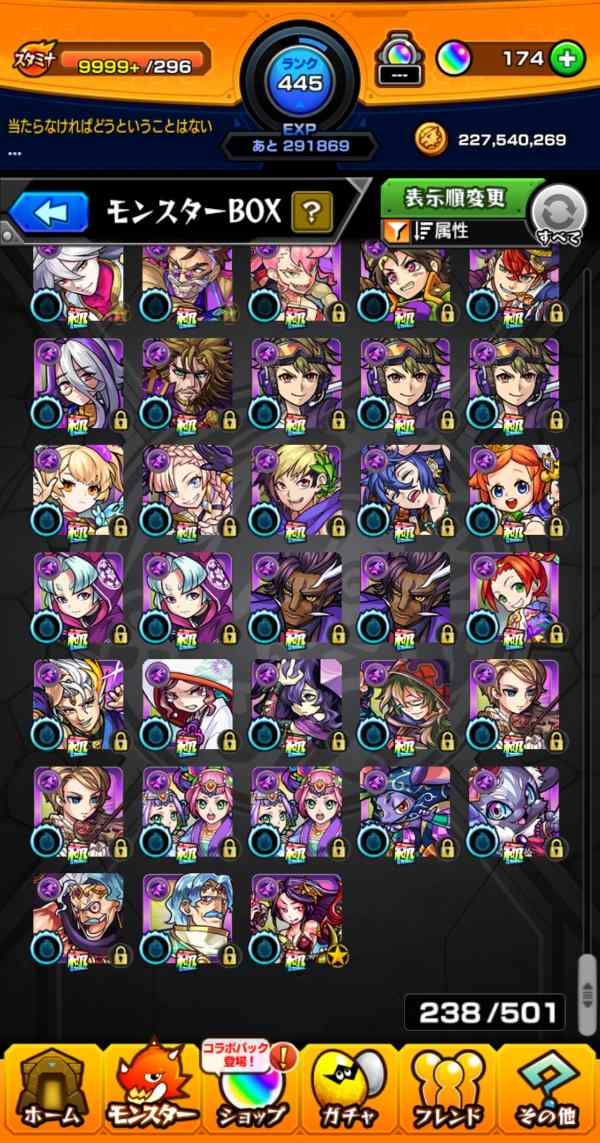Image resolution: width=600 pixels, height=1143 pixels.
Task: Change sort order with 表示順変更 button
Action: [455, 197]
